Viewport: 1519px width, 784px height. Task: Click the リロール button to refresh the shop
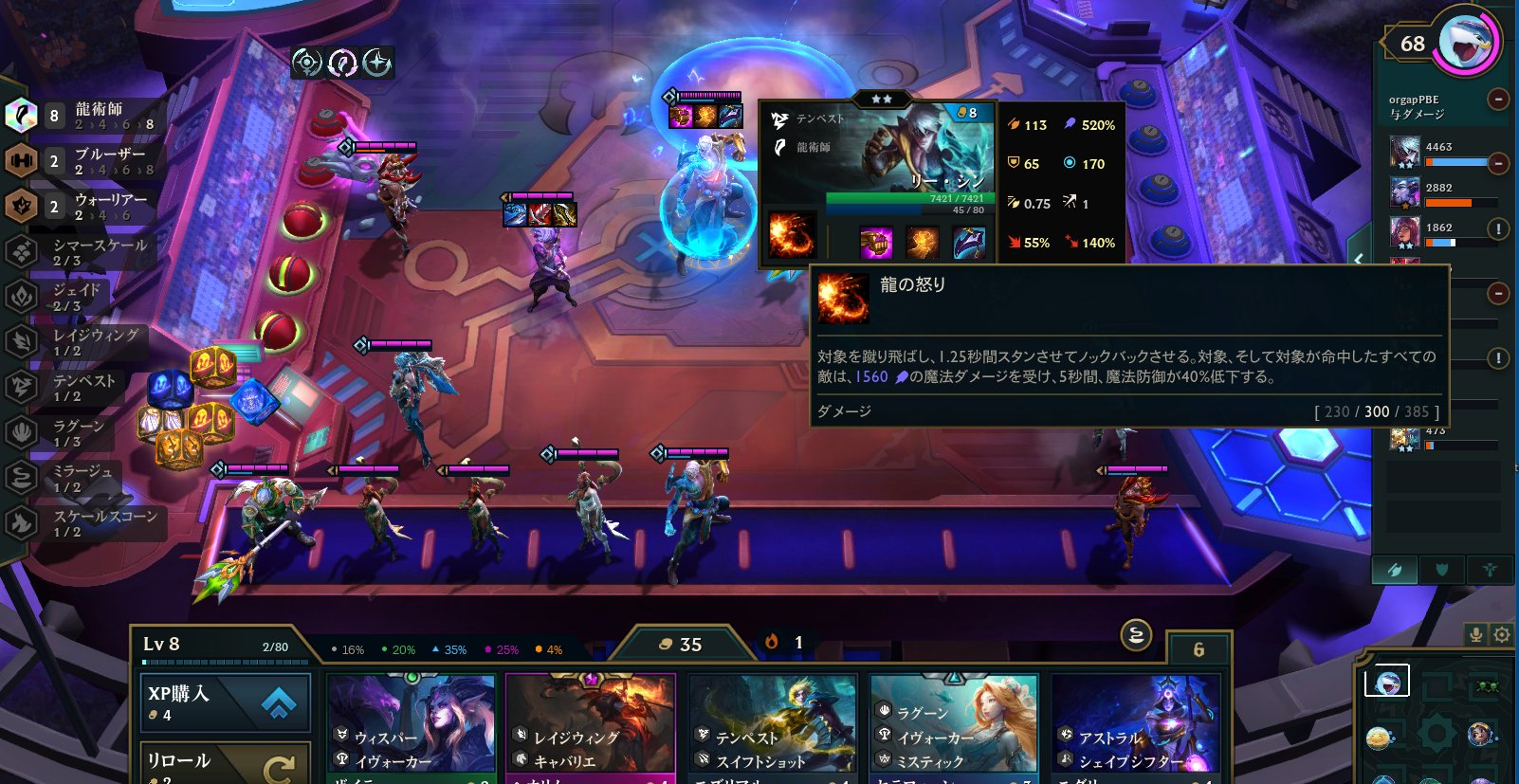click(x=225, y=761)
